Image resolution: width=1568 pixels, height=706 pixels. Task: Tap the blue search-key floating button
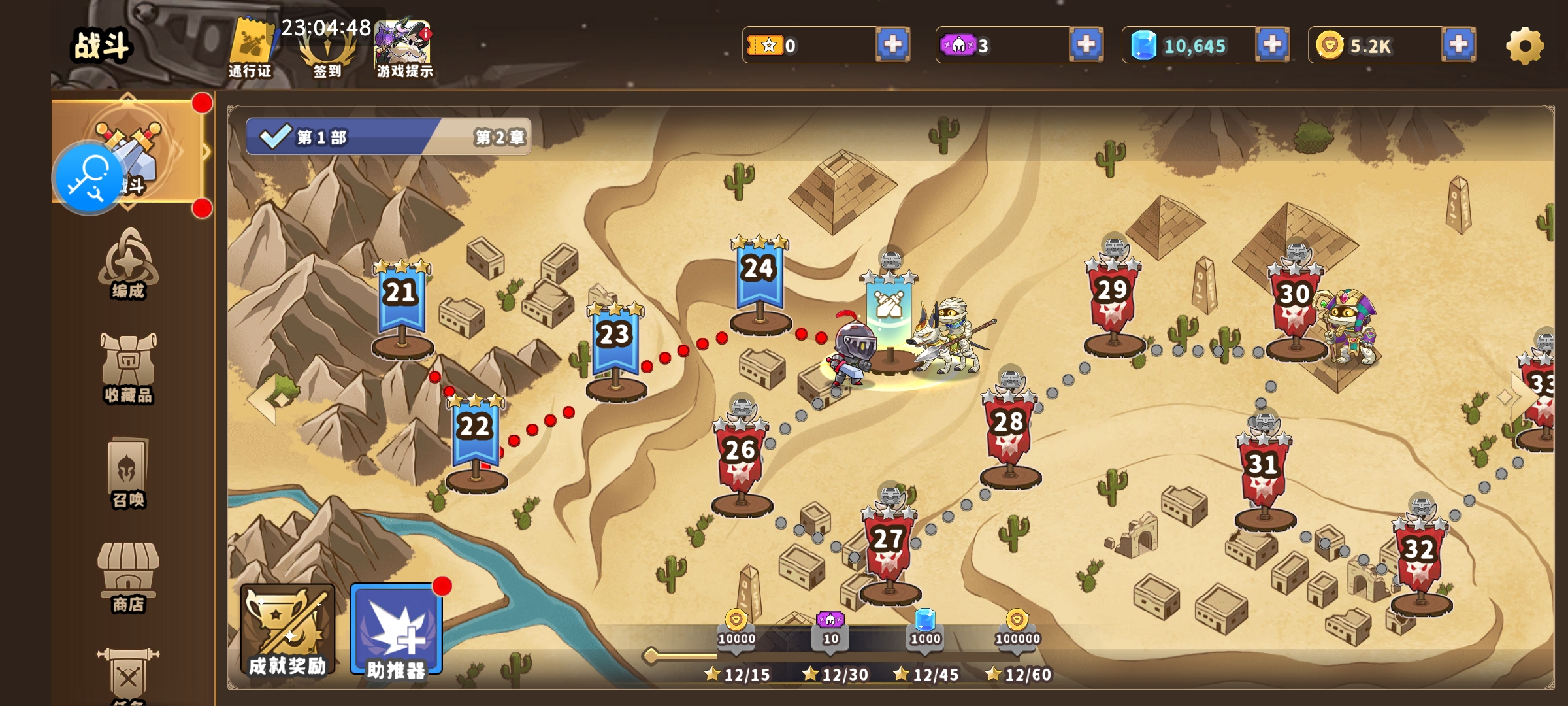point(88,178)
